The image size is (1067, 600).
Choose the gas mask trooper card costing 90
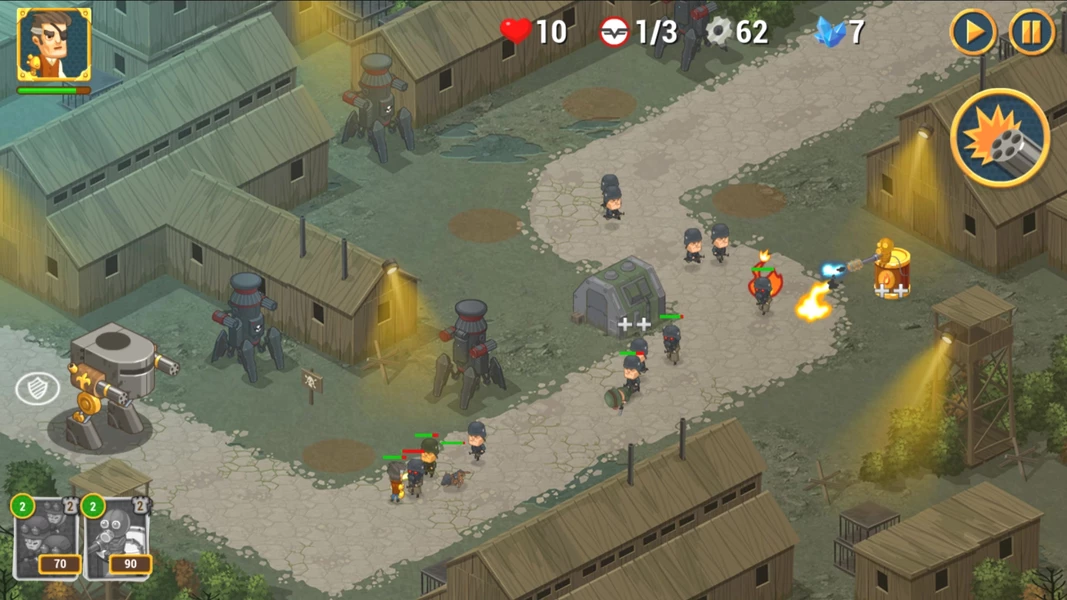point(117,538)
